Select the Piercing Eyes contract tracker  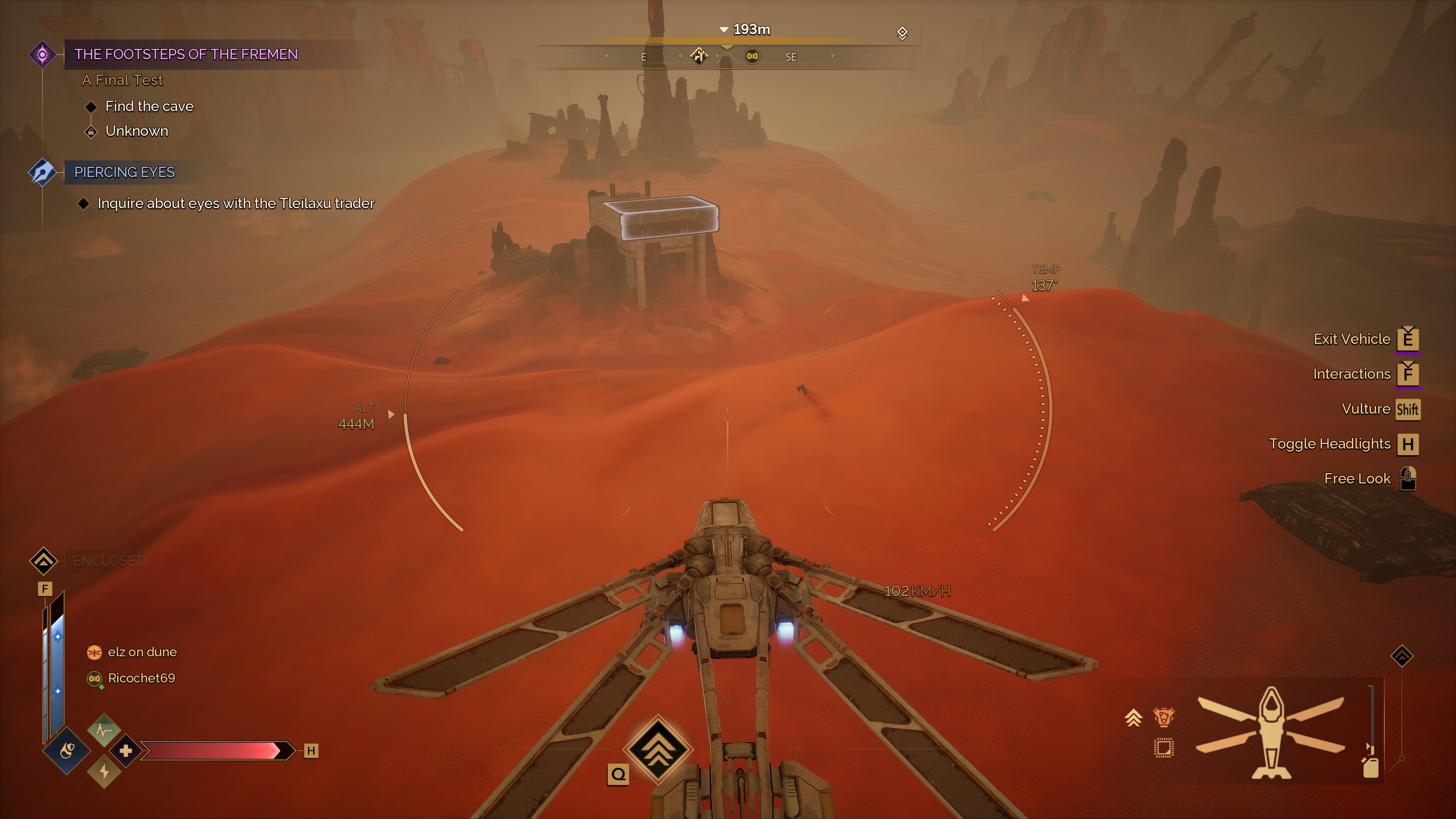124,173
